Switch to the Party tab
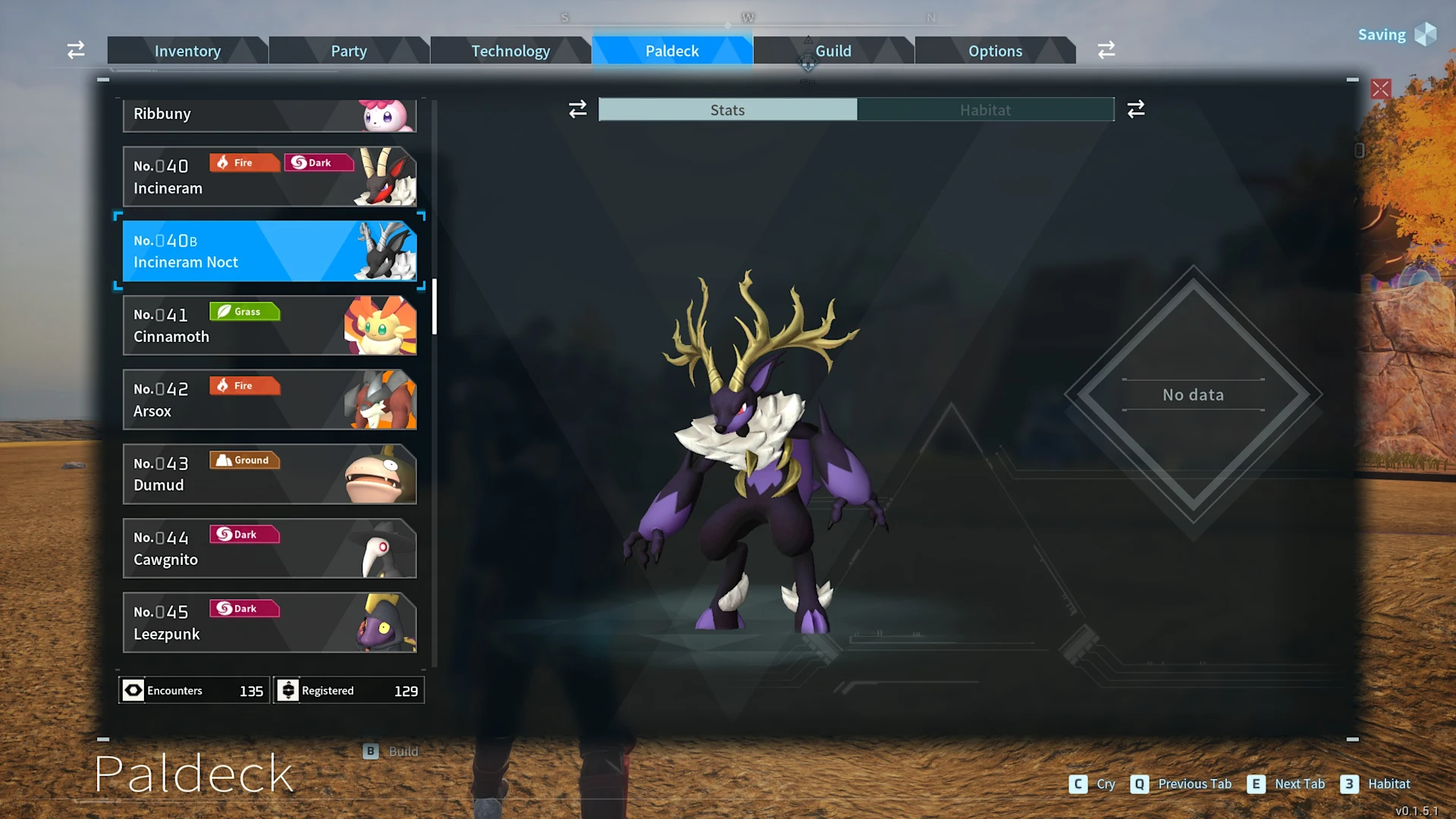1456x819 pixels. 349,51
